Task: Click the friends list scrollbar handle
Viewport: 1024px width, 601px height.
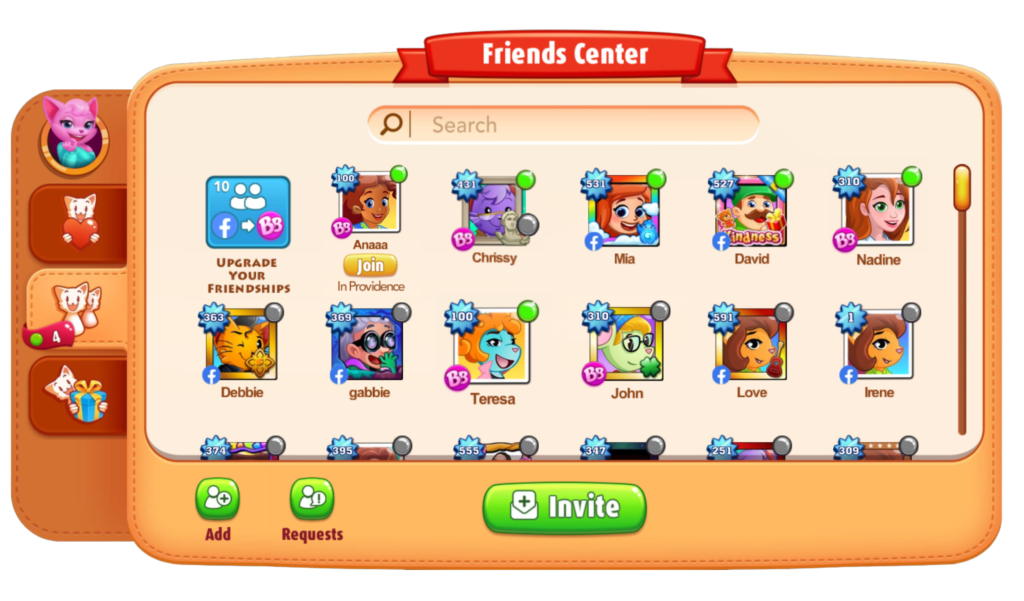Action: click(x=962, y=190)
